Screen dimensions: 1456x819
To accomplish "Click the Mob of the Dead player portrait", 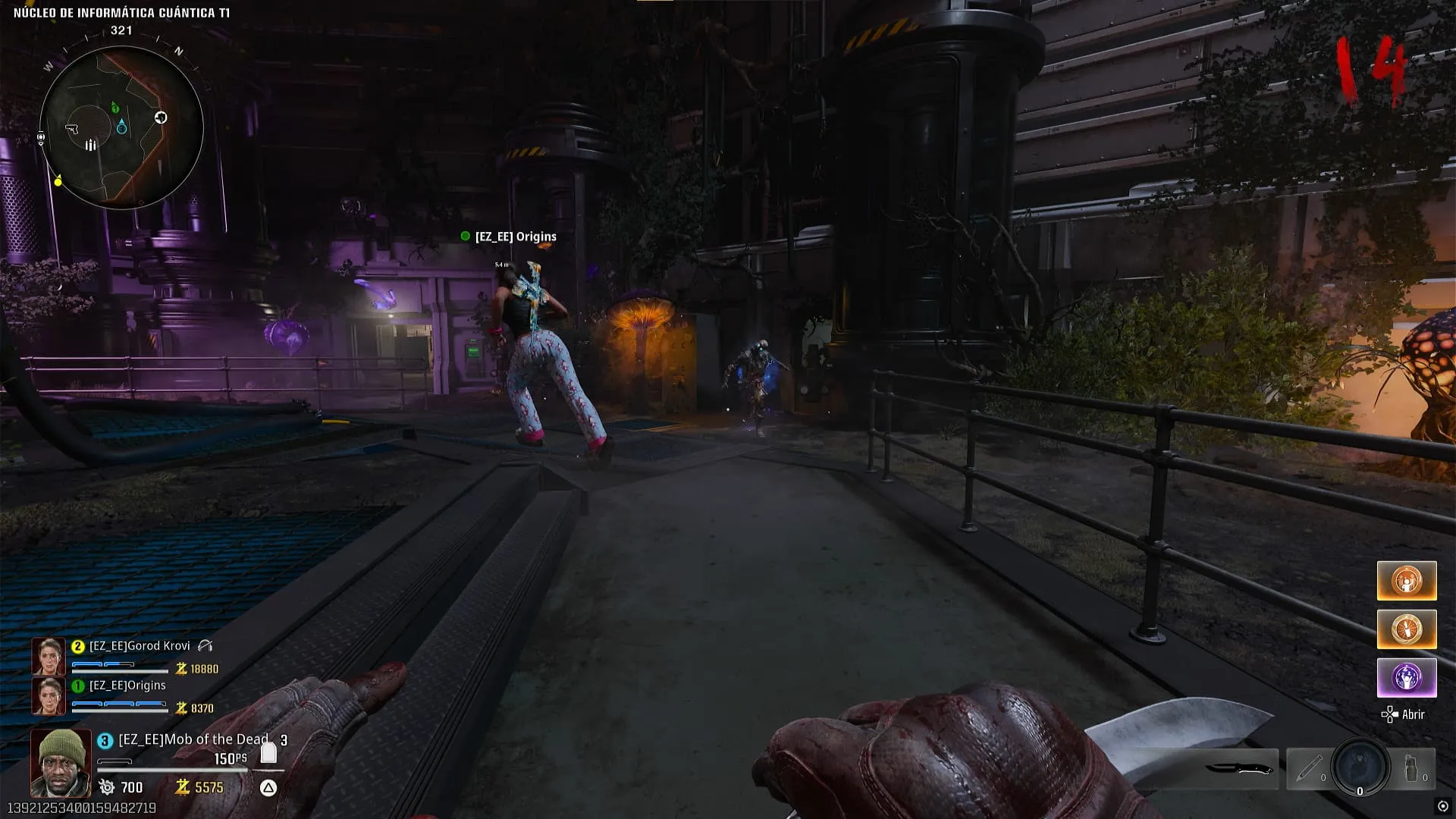I will [61, 762].
